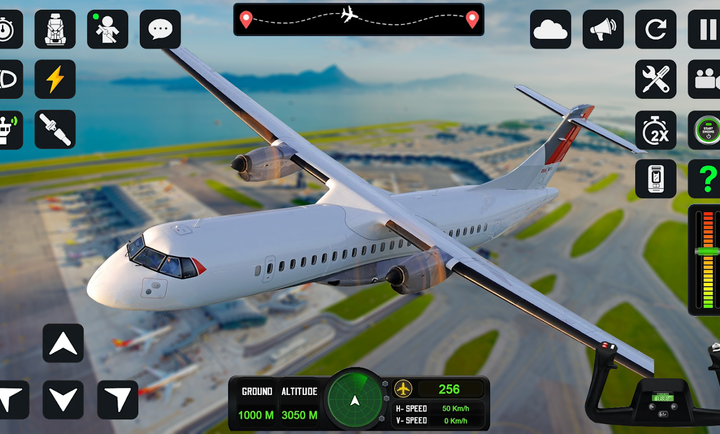Screen dimensions: 720x434
Task: Restart using the circular arrow button
Action: (656, 29)
